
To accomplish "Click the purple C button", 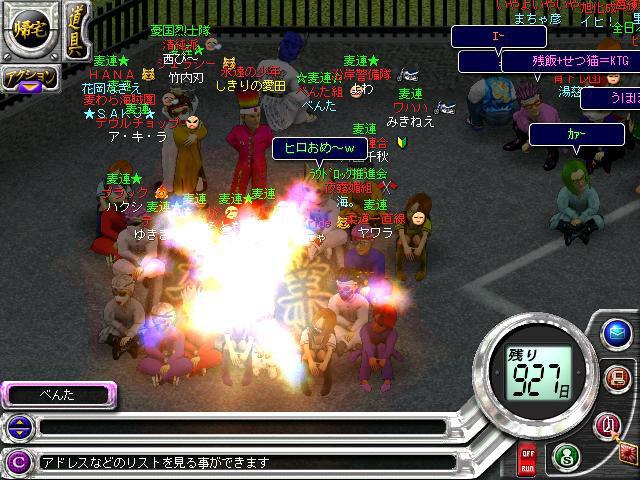I will coord(18,462).
